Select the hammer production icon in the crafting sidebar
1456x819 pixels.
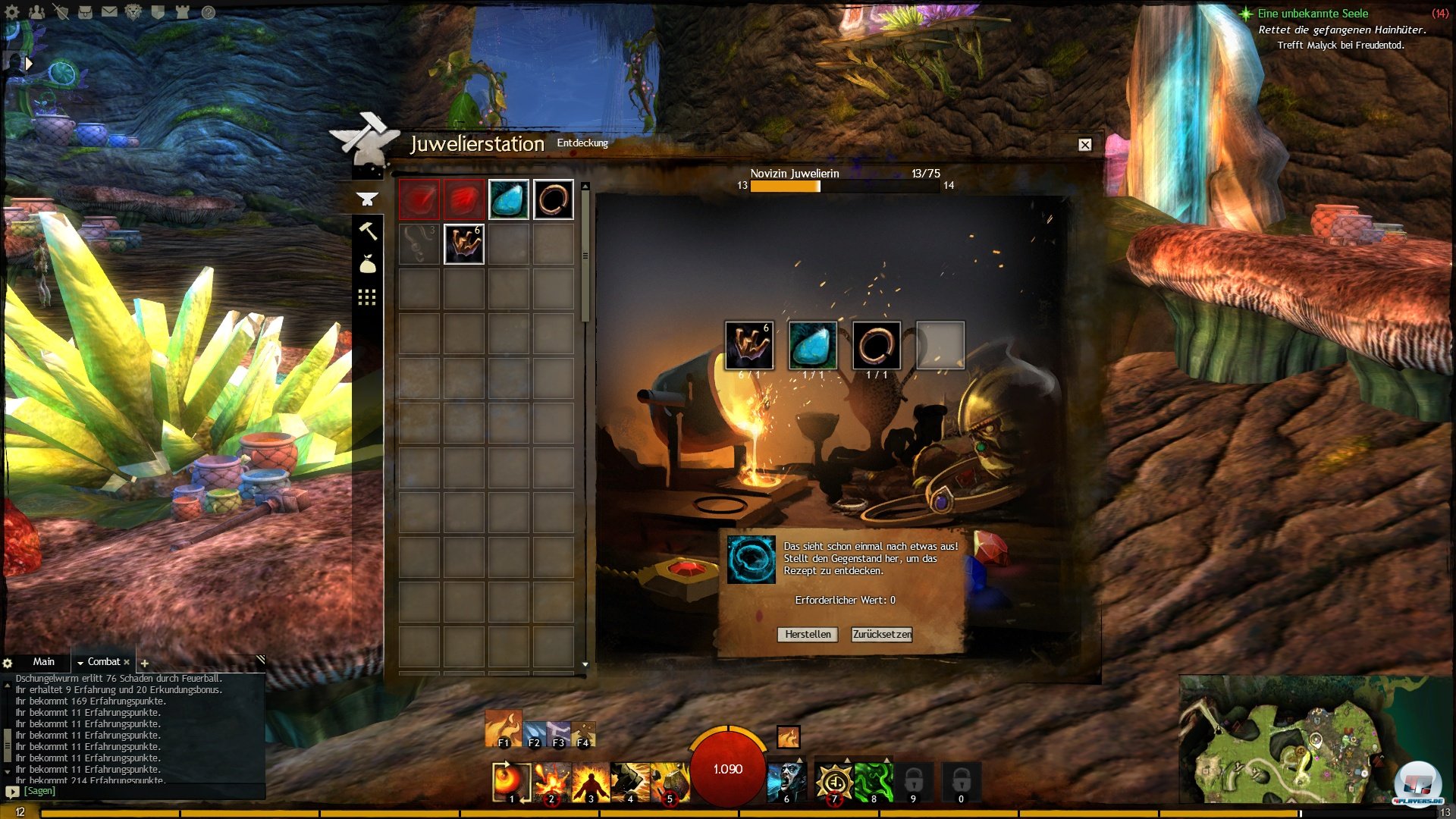point(369,231)
